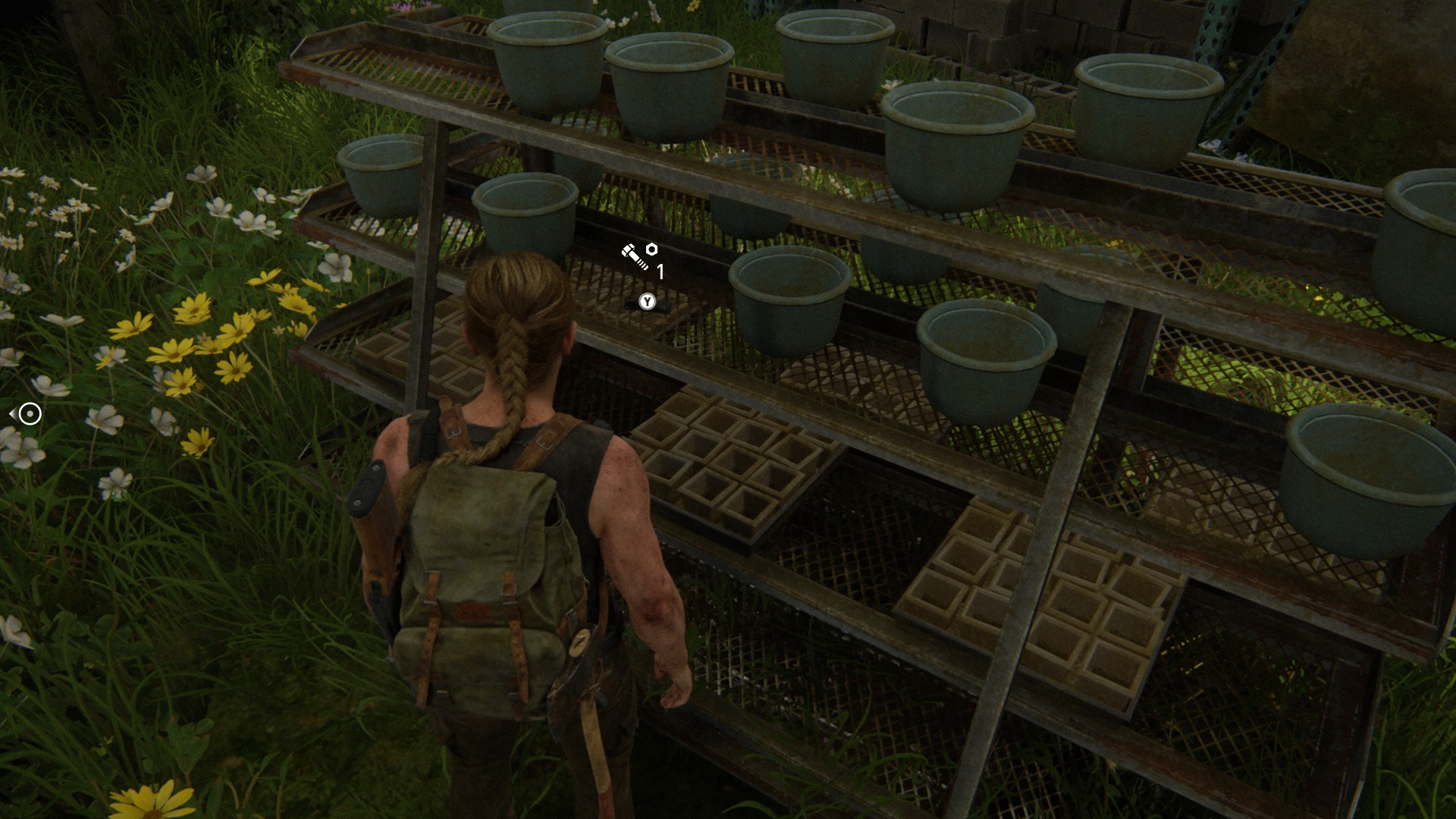Click the bolt and nut parts pickup icon

click(x=639, y=256)
